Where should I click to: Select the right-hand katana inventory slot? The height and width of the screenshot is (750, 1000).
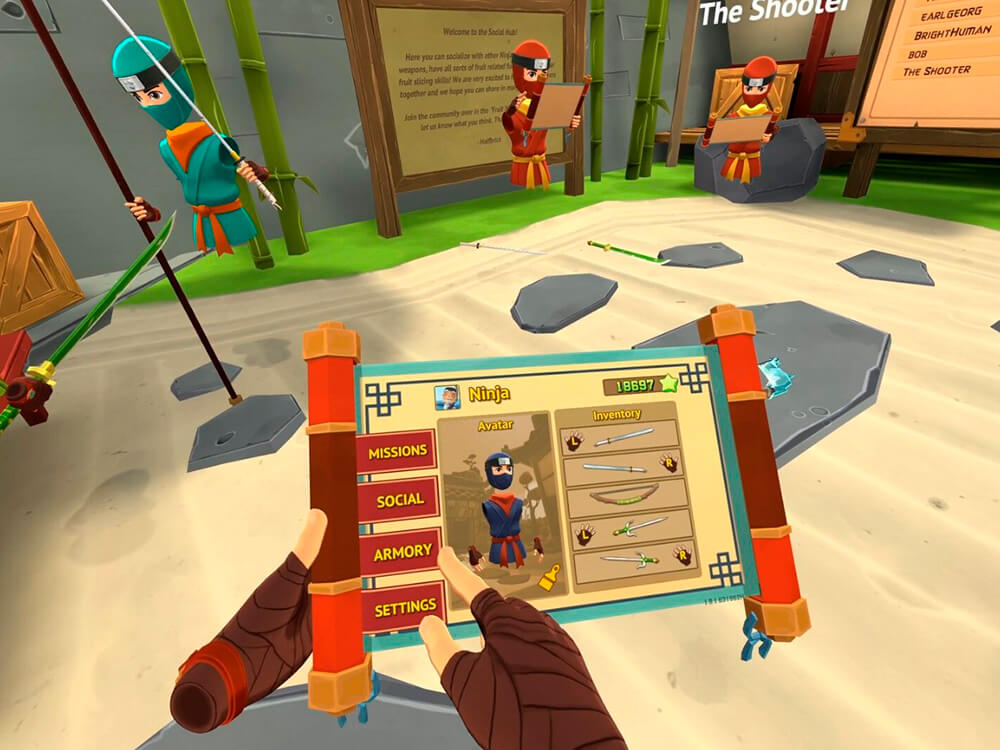[623, 467]
